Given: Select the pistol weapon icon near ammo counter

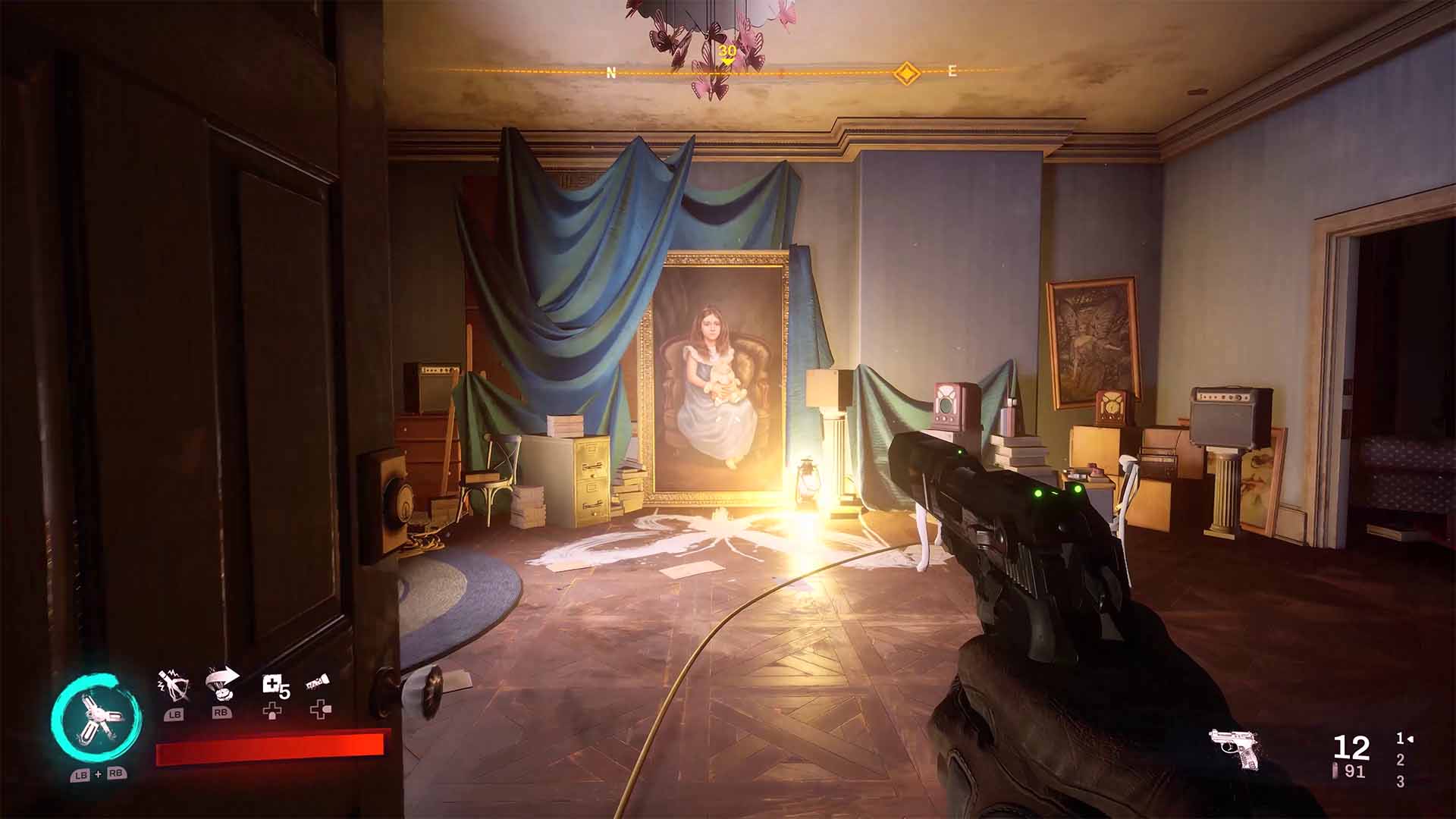Looking at the screenshot, I should (x=1235, y=746).
